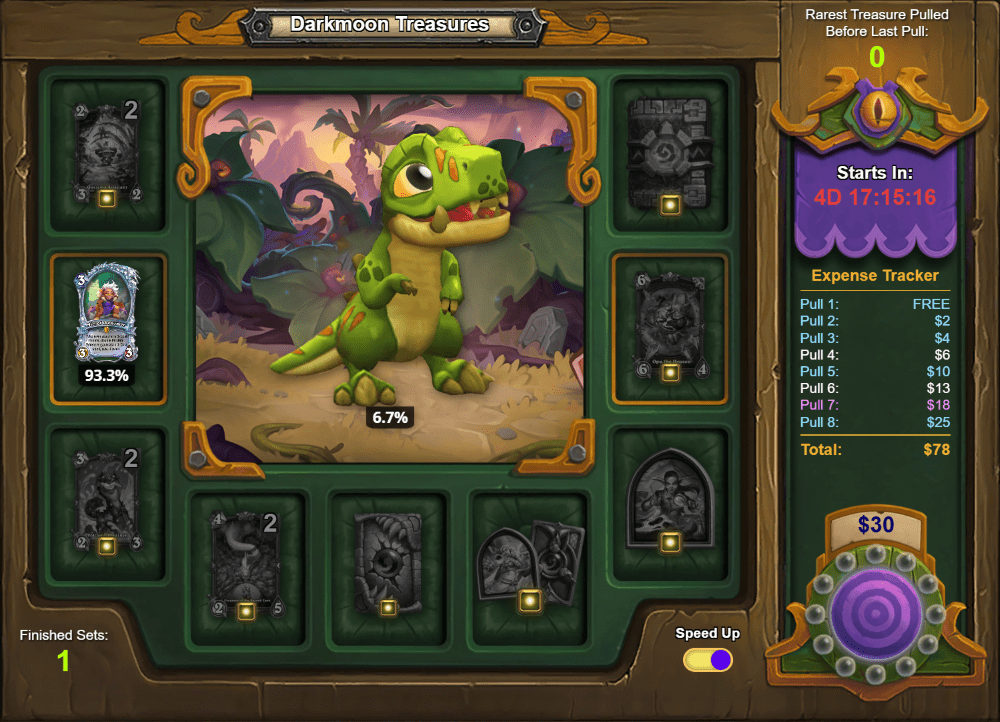
Task: Choose the greyed-out 4-mana card with 2/5 stats
Action: (246, 562)
